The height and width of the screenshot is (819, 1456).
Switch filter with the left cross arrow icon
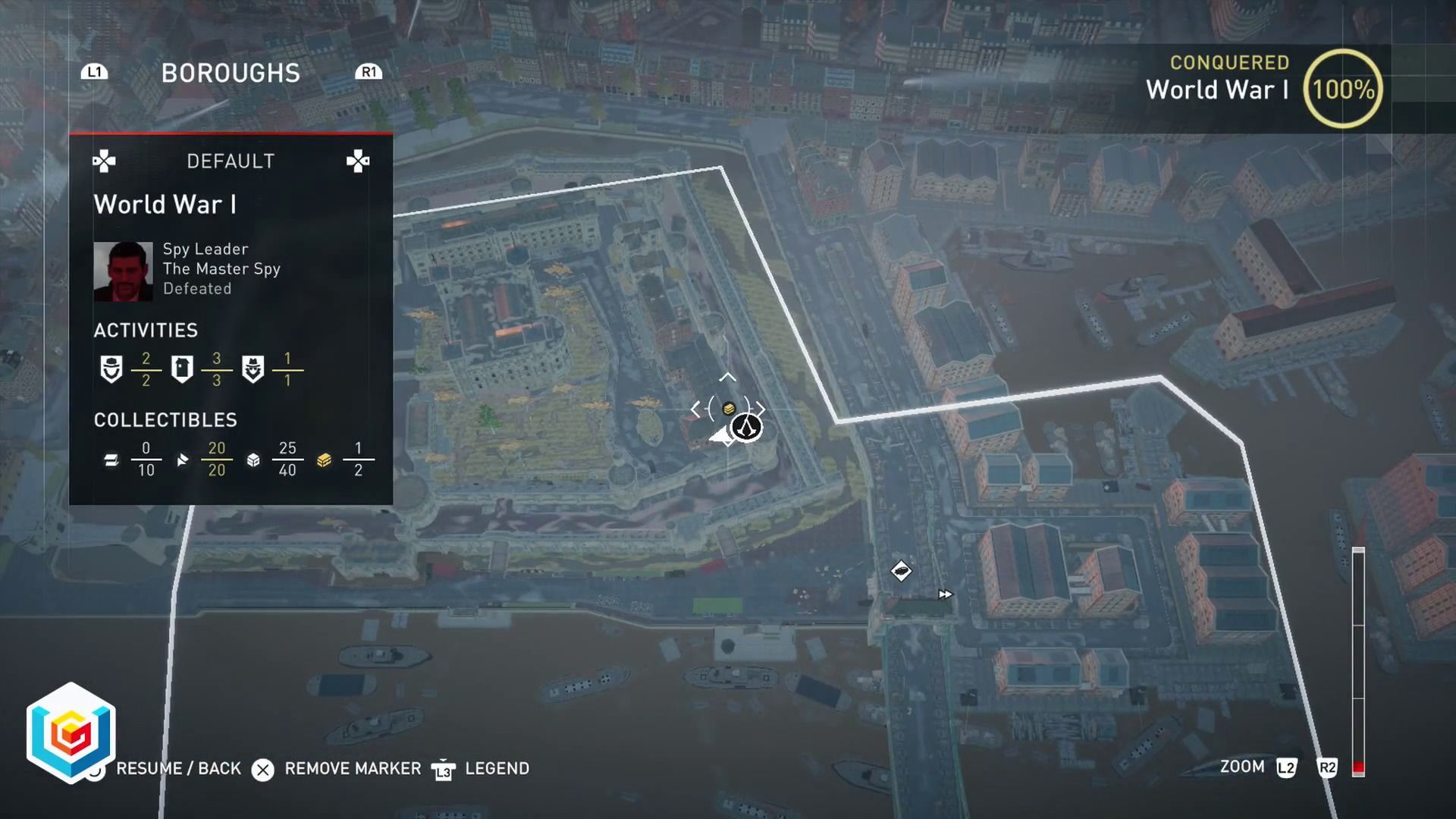coord(104,161)
